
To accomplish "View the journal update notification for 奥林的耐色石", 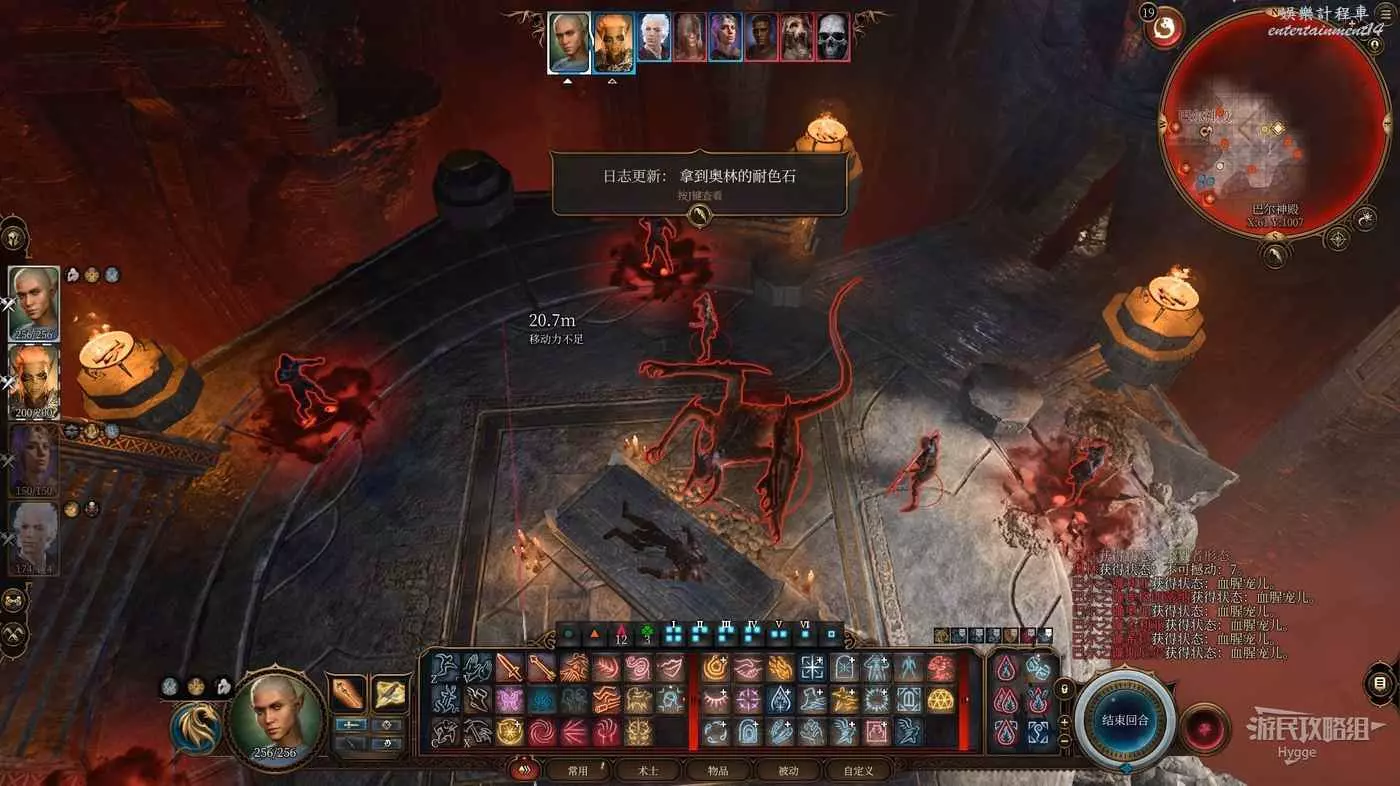I will click(x=699, y=184).
